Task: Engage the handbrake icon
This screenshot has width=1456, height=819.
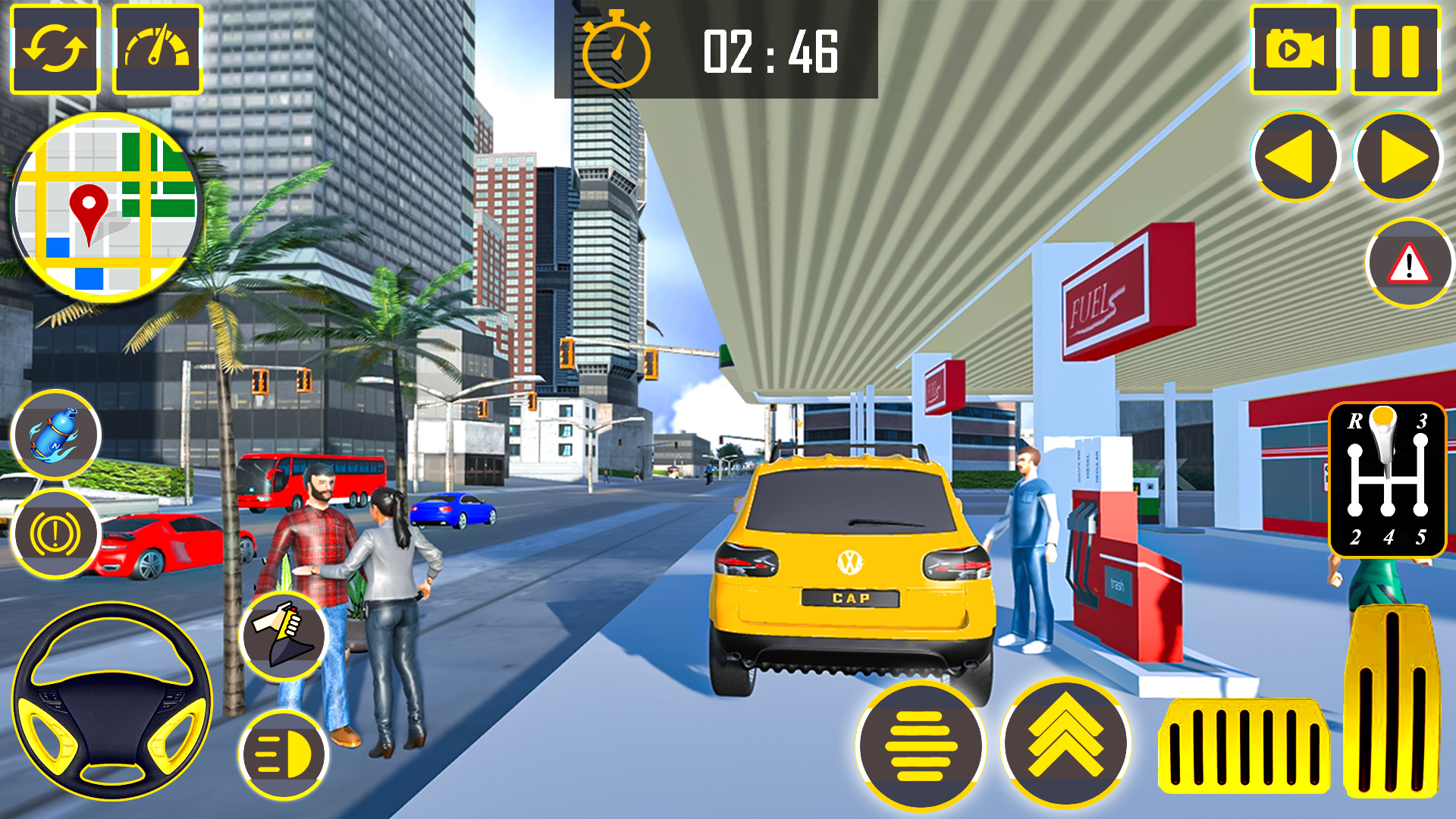Action: point(58,532)
